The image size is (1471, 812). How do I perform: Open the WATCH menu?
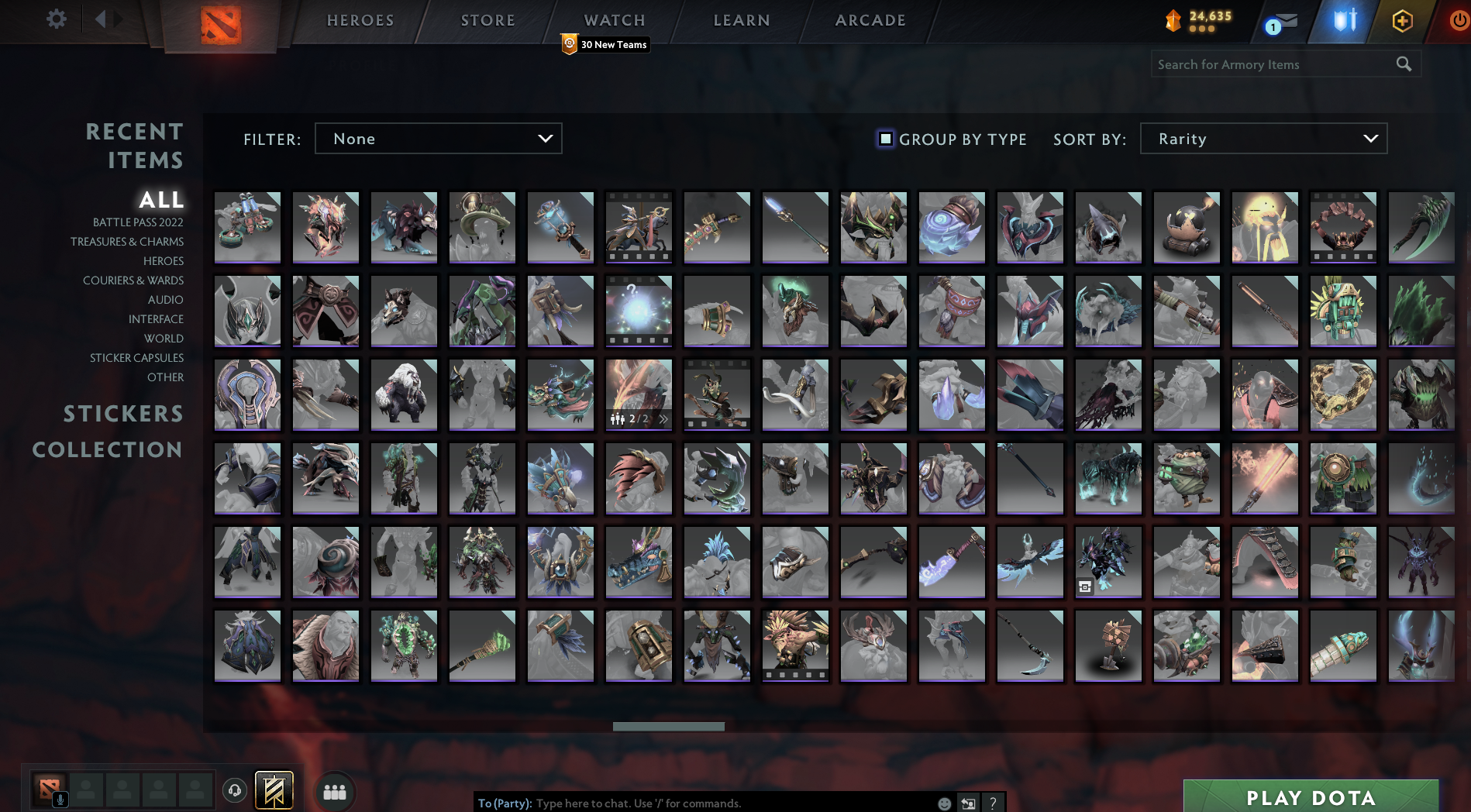(x=614, y=20)
